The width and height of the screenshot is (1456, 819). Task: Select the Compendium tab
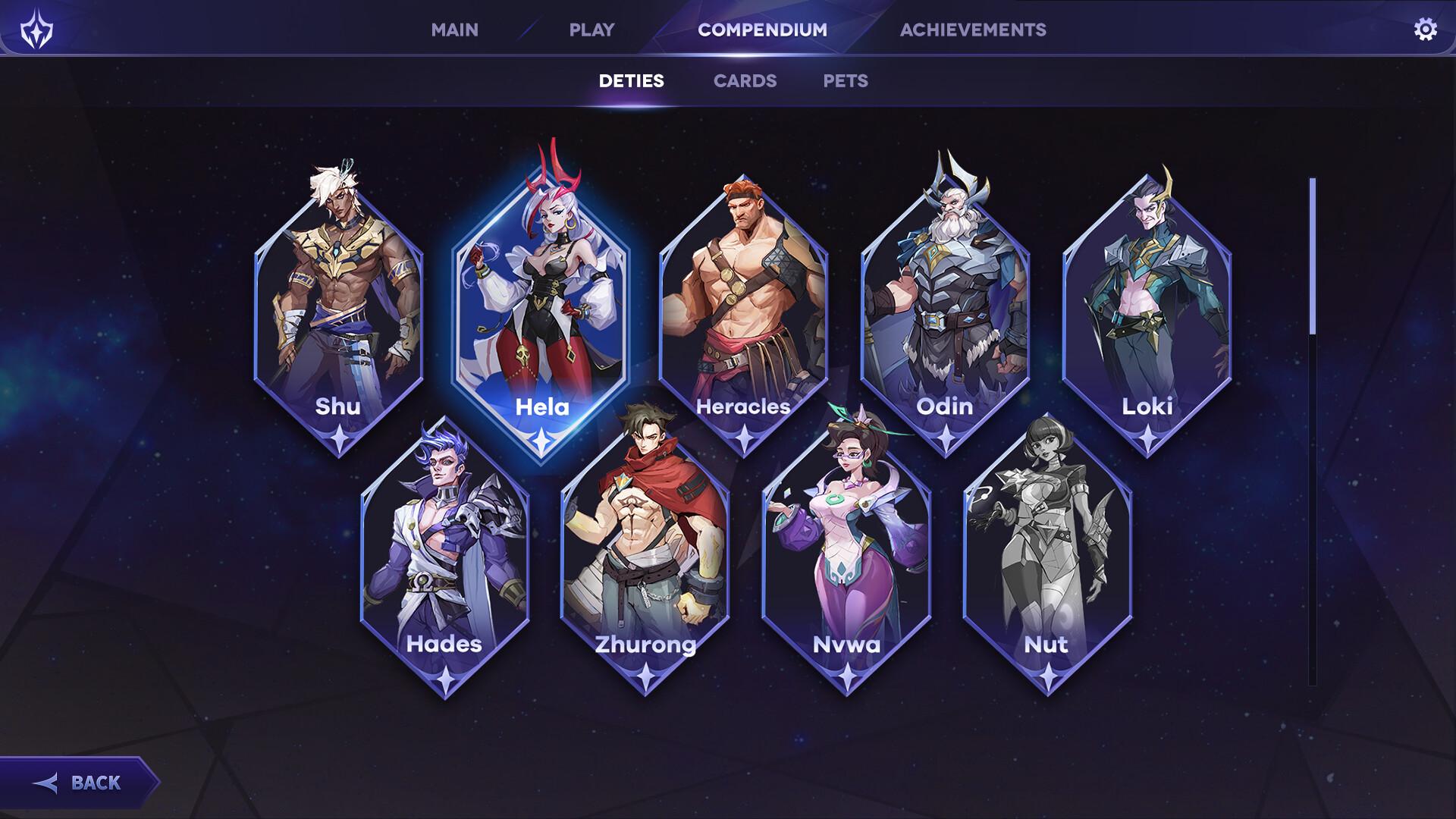[x=762, y=30]
